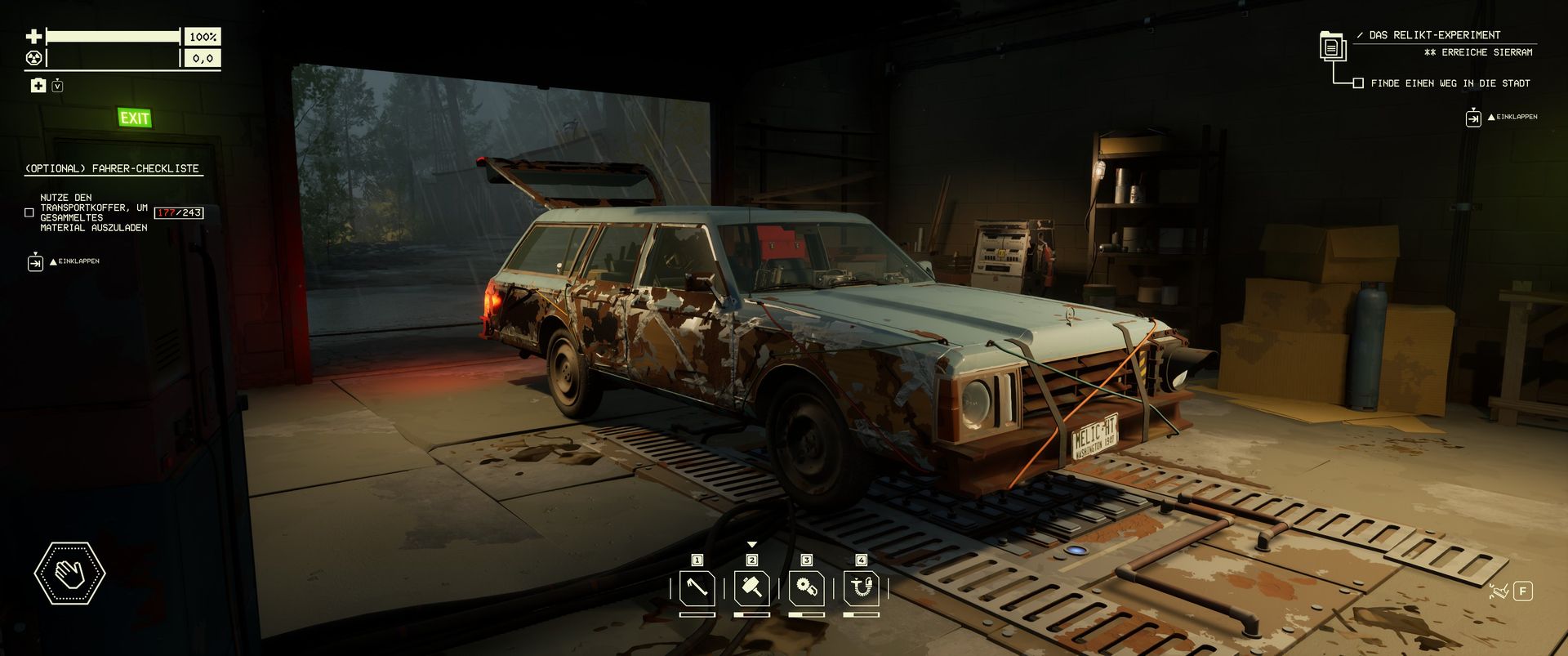The image size is (1568, 656).
Task: Equip the hammer in hotbar slot 2
Action: (x=751, y=588)
